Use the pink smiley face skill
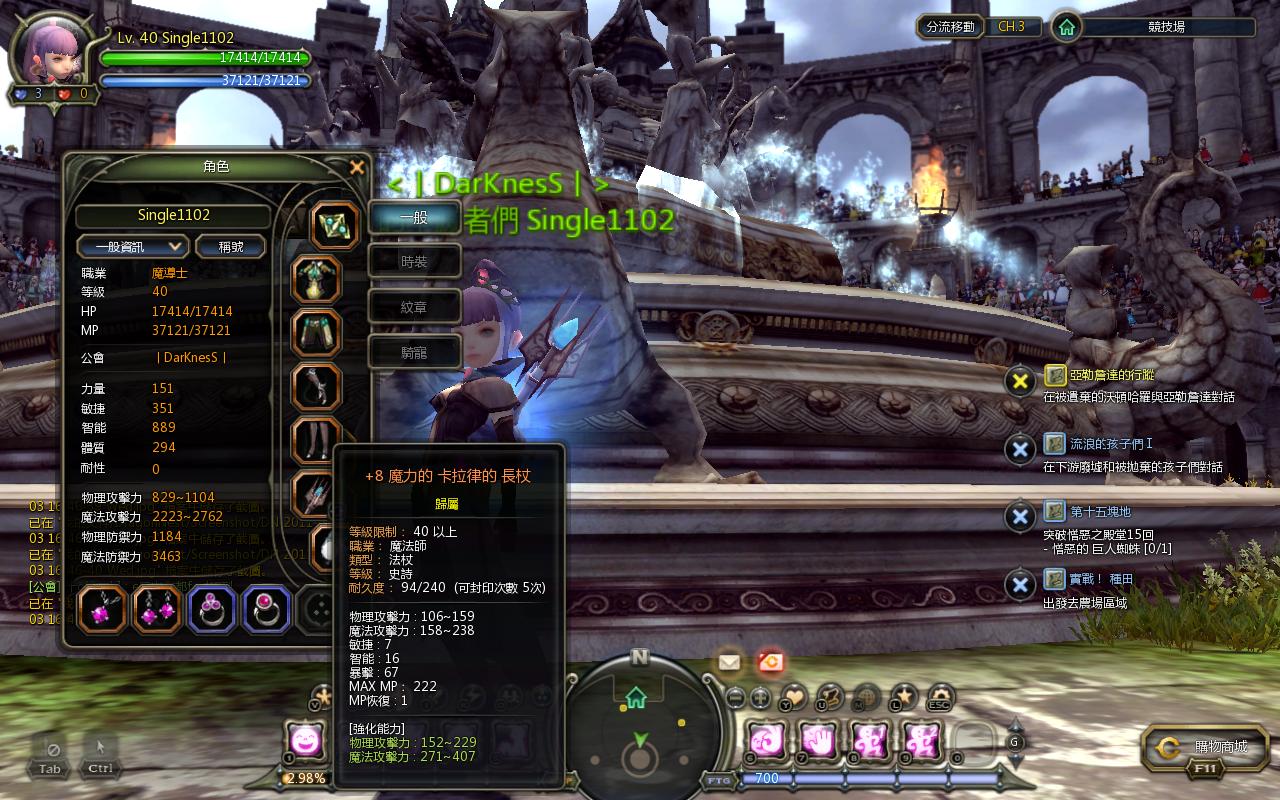 (303, 741)
